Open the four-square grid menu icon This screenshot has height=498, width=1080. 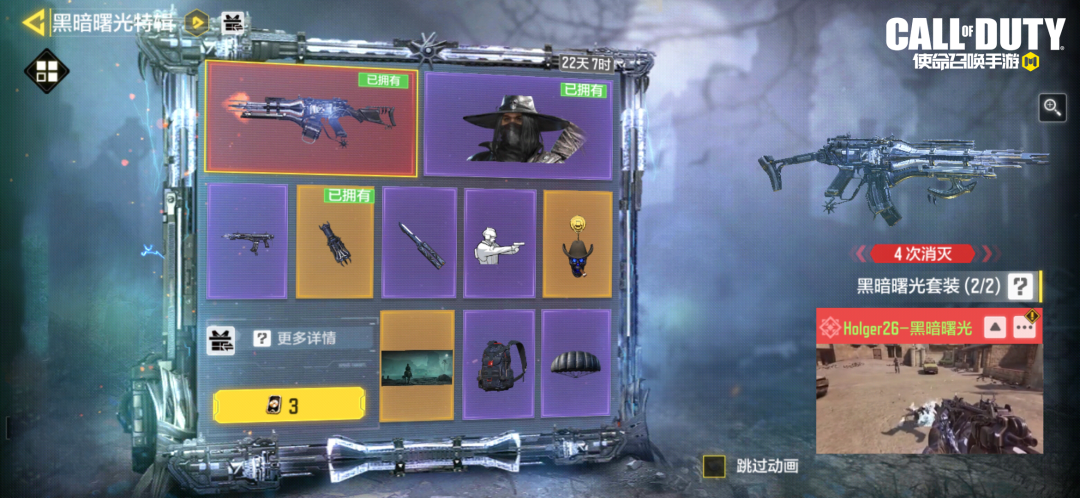(45, 72)
